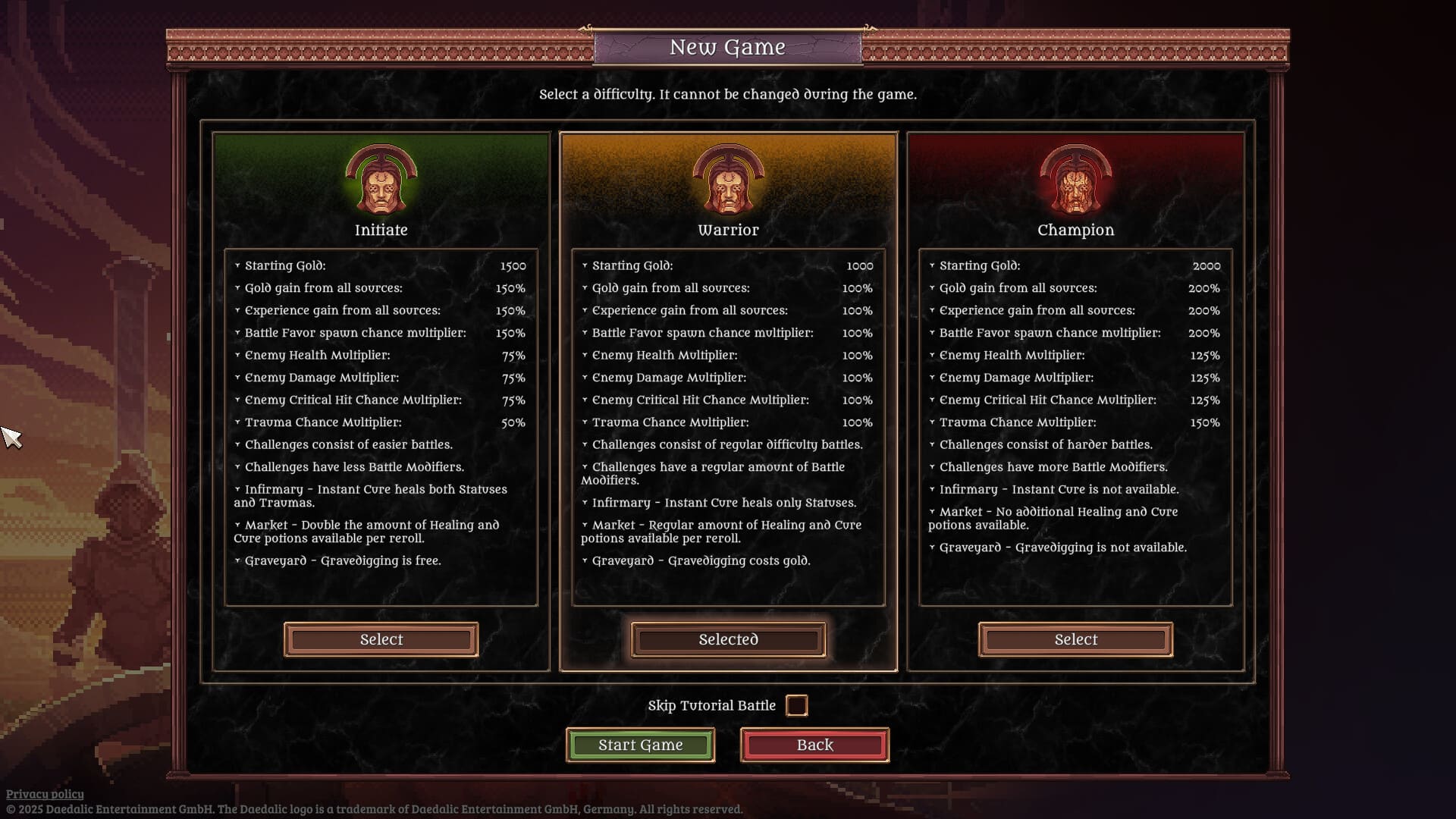Viewport: 1456px width, 819px height.
Task: Pick the Initiate green helmet portrait
Action: coord(381,180)
